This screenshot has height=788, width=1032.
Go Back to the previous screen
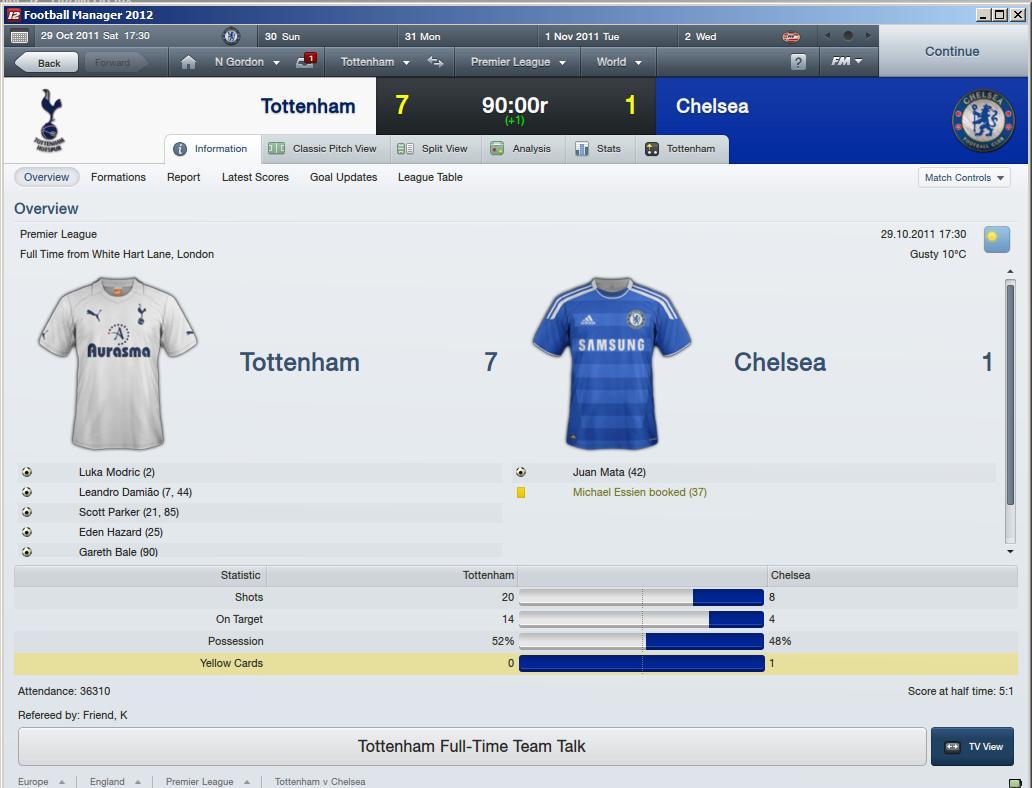coord(48,62)
